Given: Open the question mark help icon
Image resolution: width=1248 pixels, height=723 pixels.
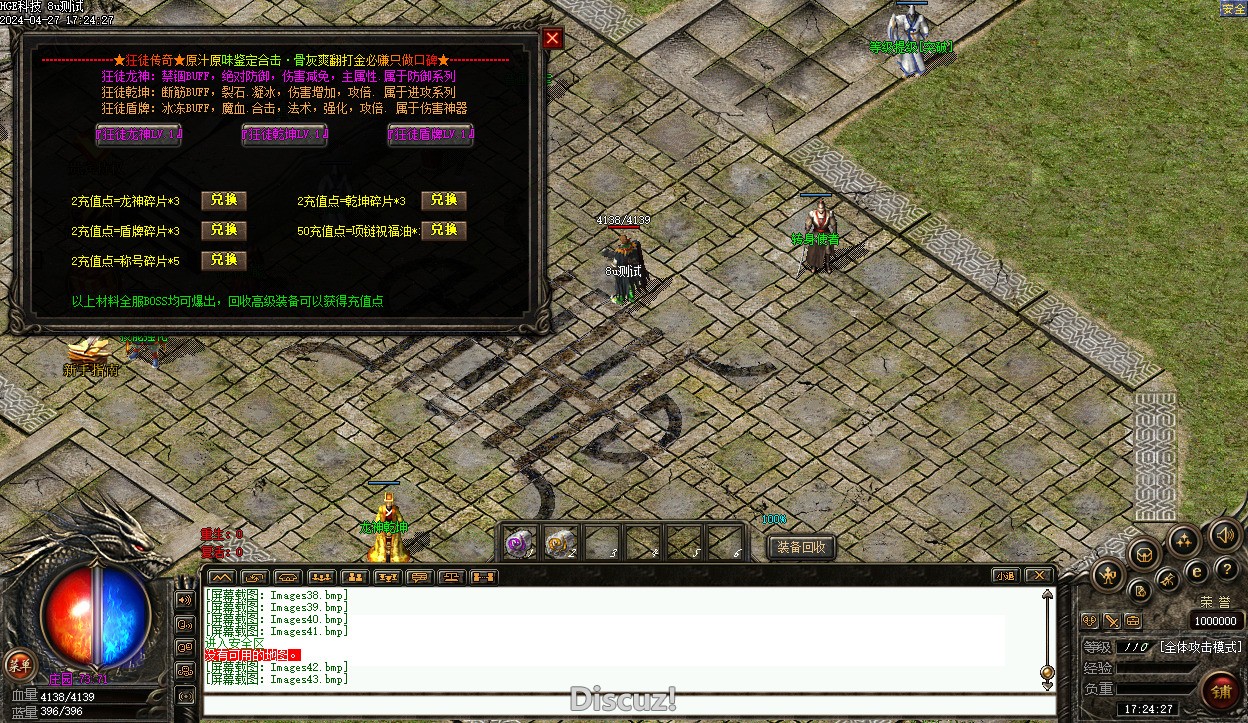Looking at the screenshot, I should pyautogui.click(x=1226, y=570).
